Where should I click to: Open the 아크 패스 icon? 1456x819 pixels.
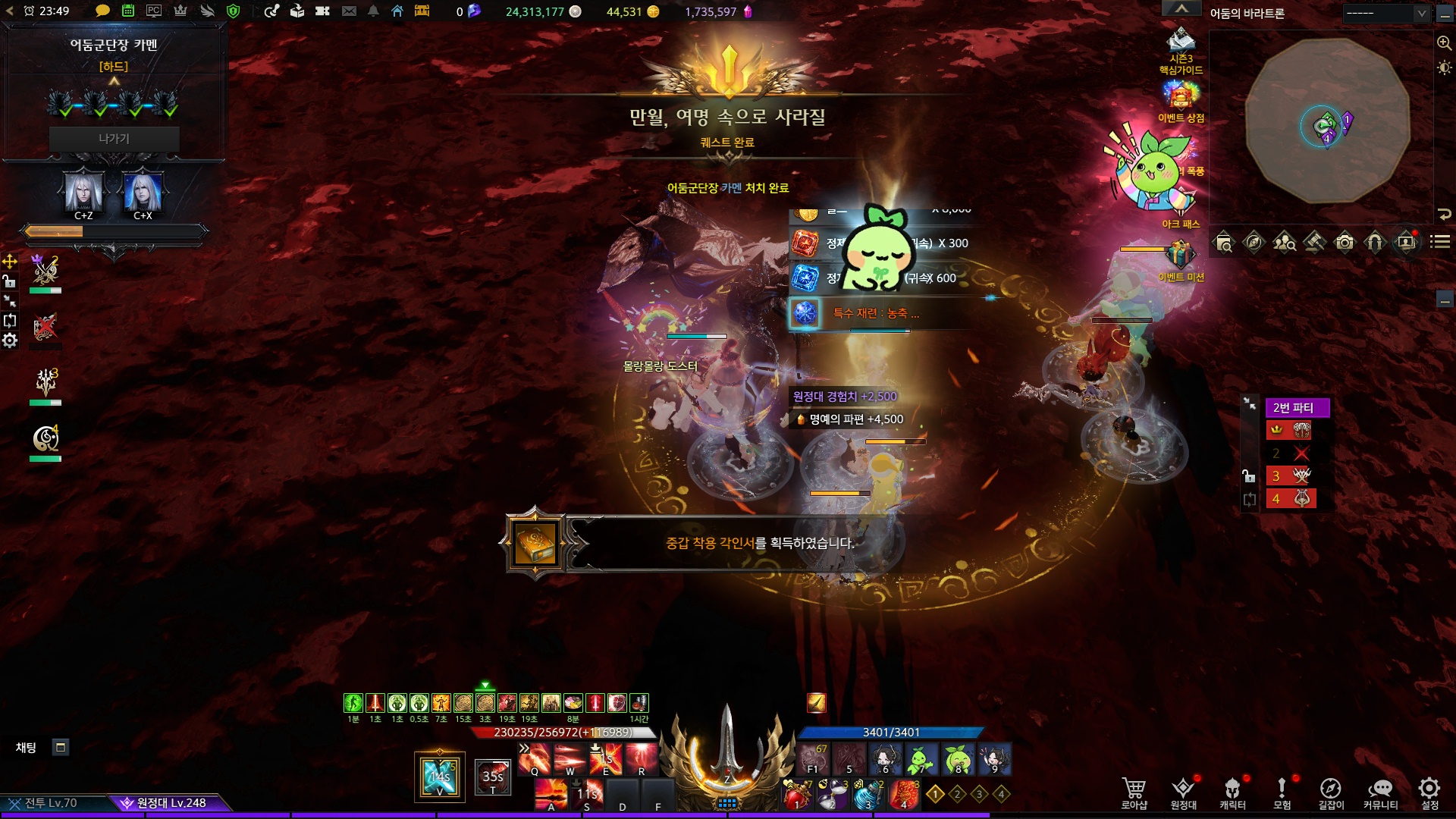point(1181,203)
